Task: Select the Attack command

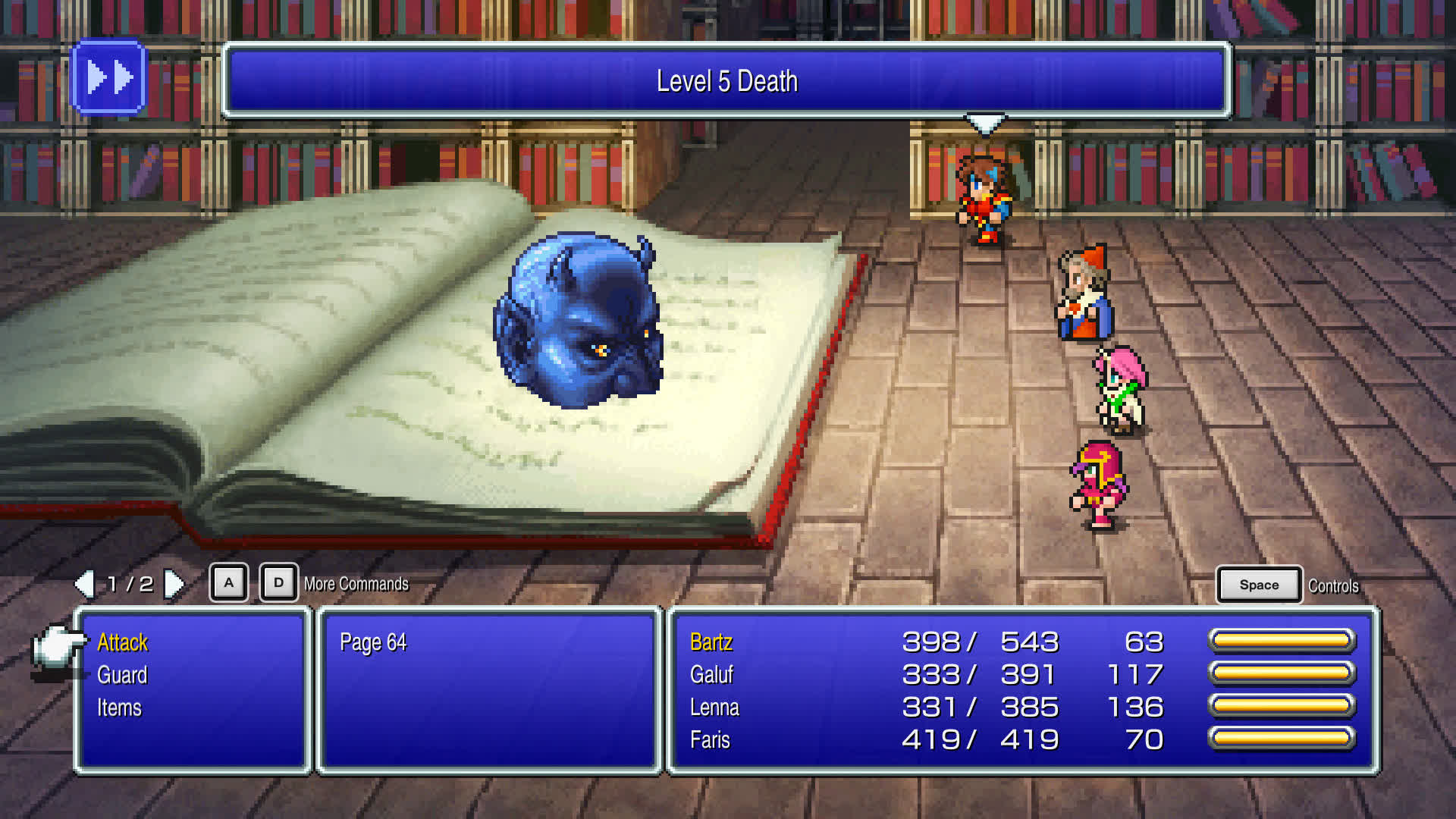Action: tap(122, 642)
